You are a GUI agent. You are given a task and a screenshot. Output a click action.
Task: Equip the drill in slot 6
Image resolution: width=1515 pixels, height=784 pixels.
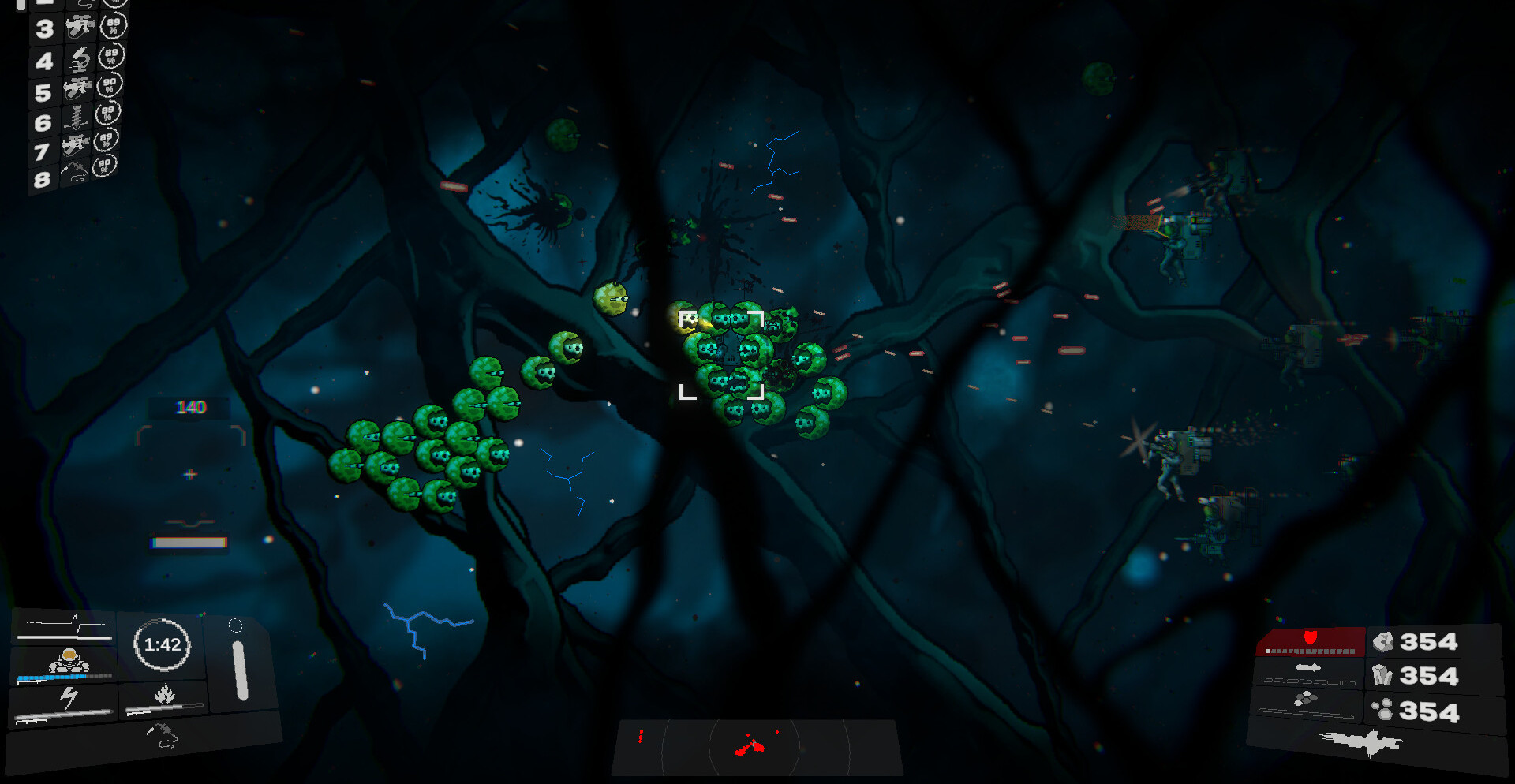point(77,118)
